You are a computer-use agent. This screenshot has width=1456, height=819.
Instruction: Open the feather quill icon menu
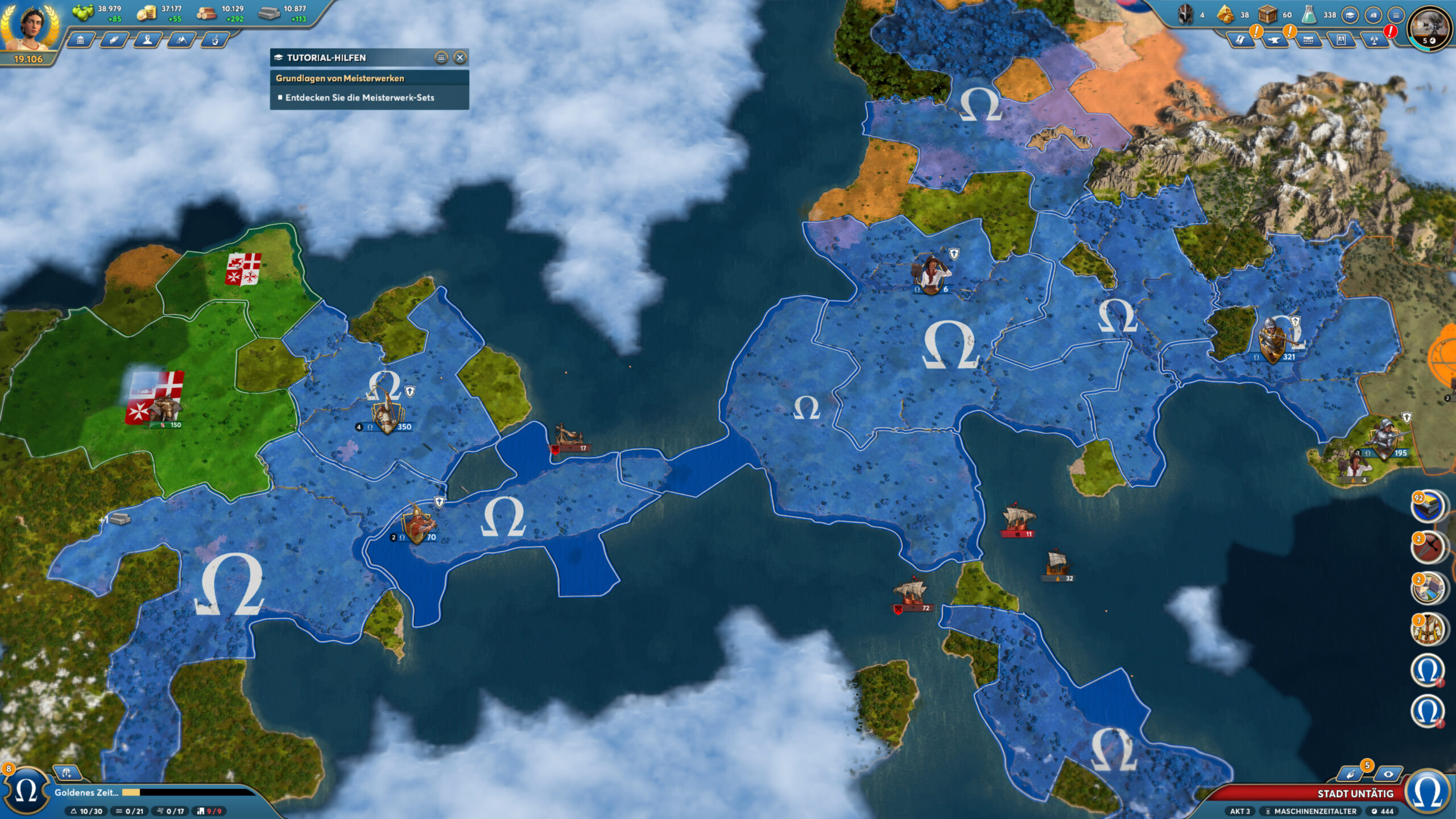coord(114,40)
